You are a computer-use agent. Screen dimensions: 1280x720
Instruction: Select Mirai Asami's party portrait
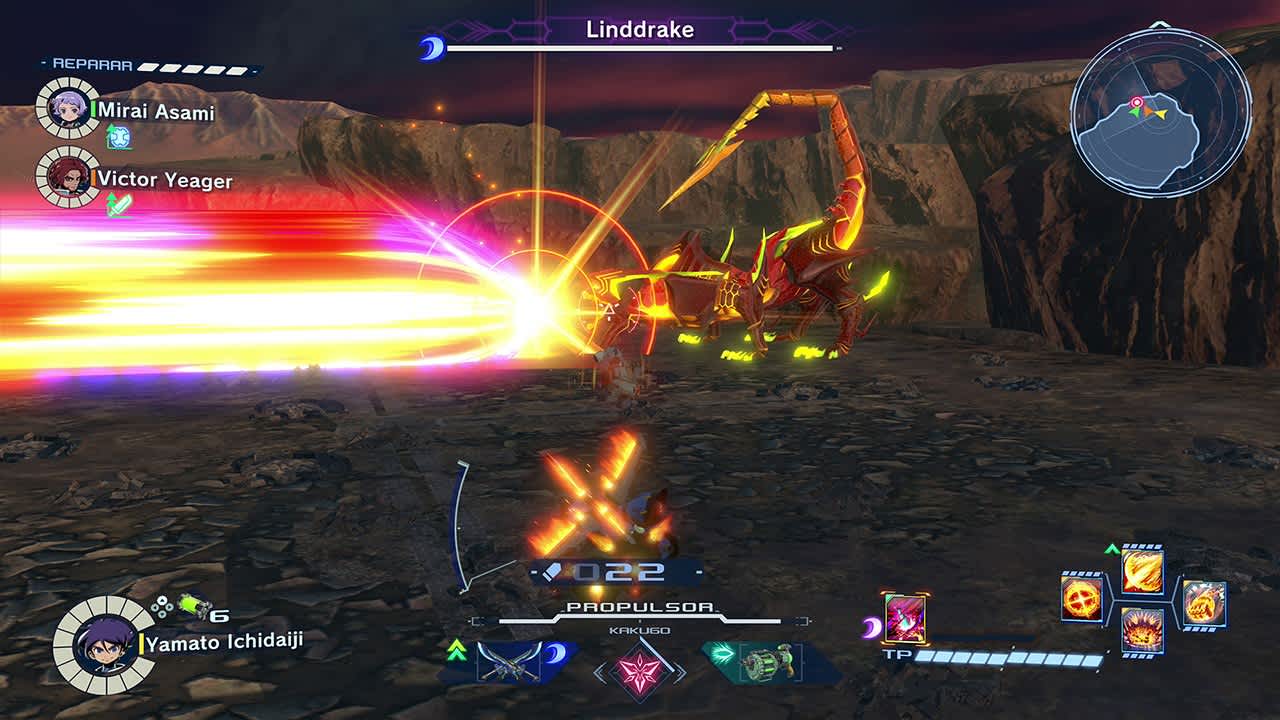pos(67,108)
